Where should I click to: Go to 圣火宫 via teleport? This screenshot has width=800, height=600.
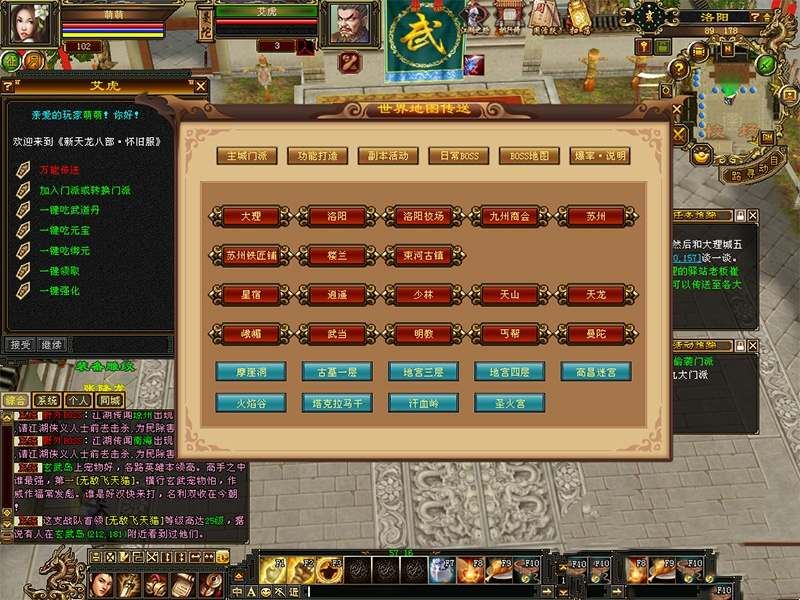509,403
